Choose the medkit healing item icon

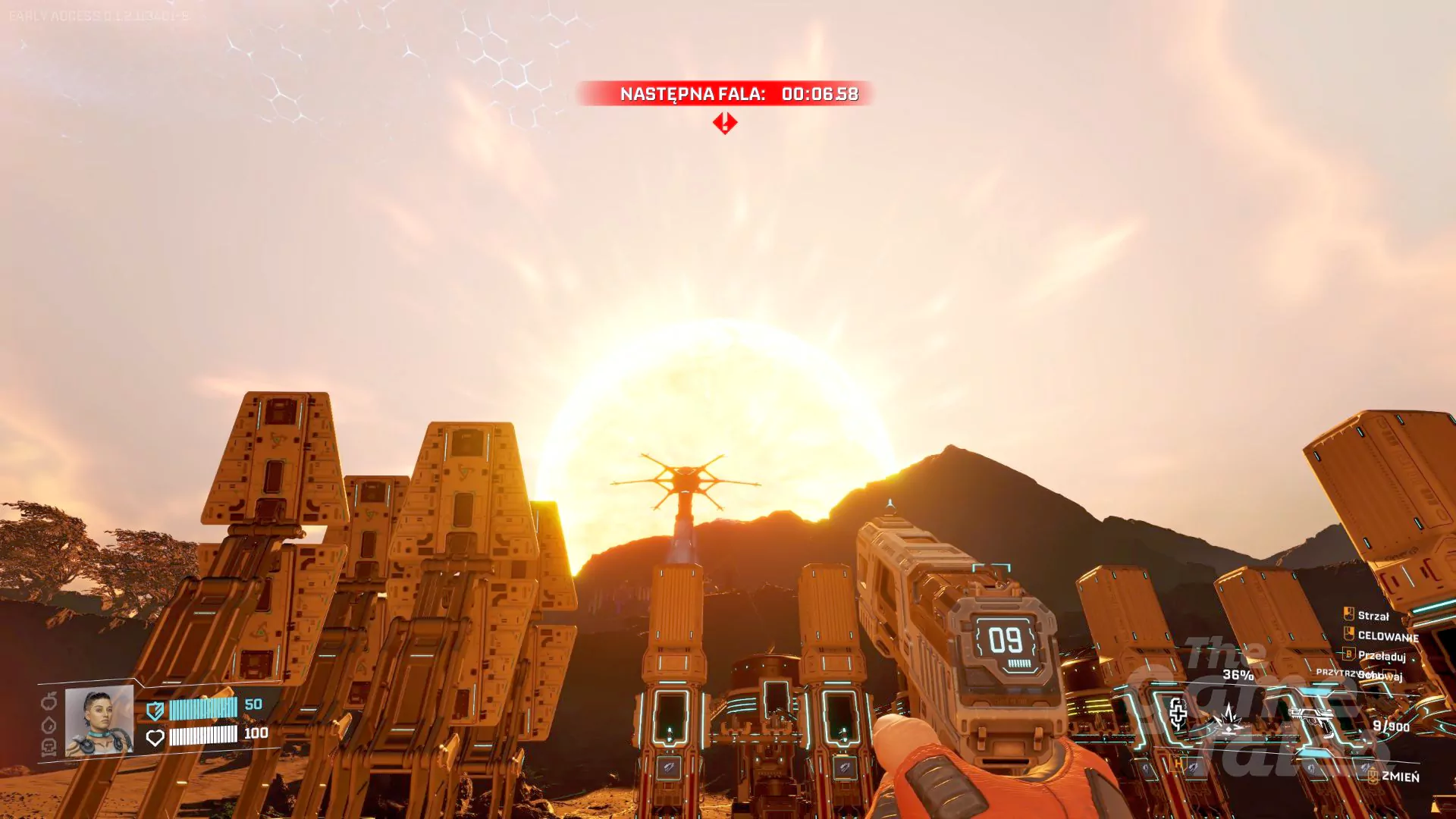(x=1178, y=714)
